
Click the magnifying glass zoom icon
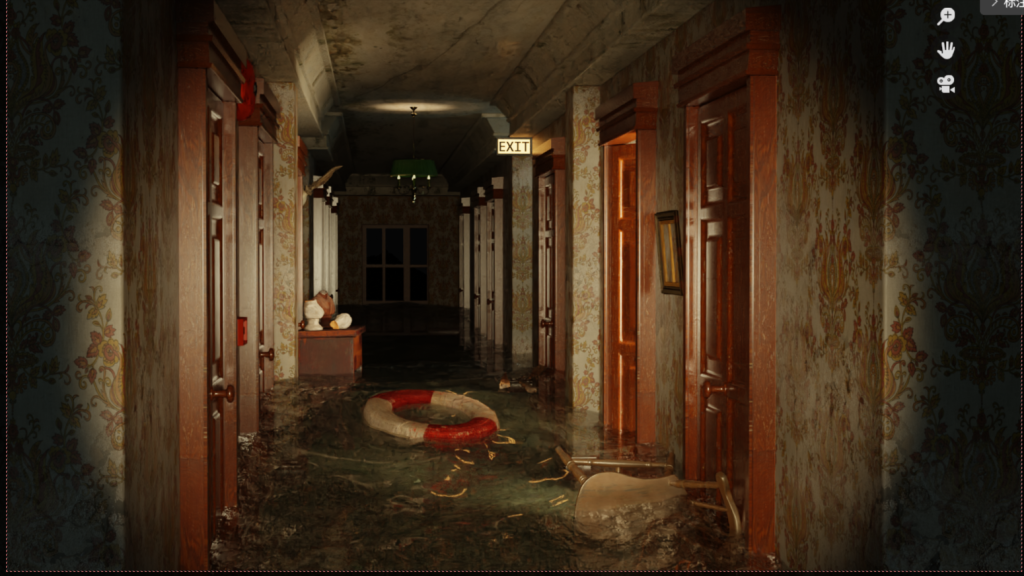(x=945, y=16)
